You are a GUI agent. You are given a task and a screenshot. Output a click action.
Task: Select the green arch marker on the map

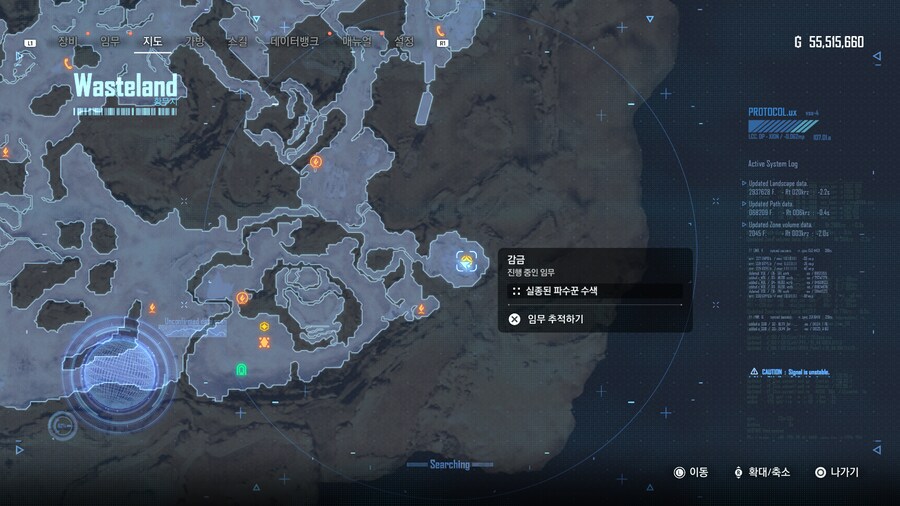click(241, 370)
